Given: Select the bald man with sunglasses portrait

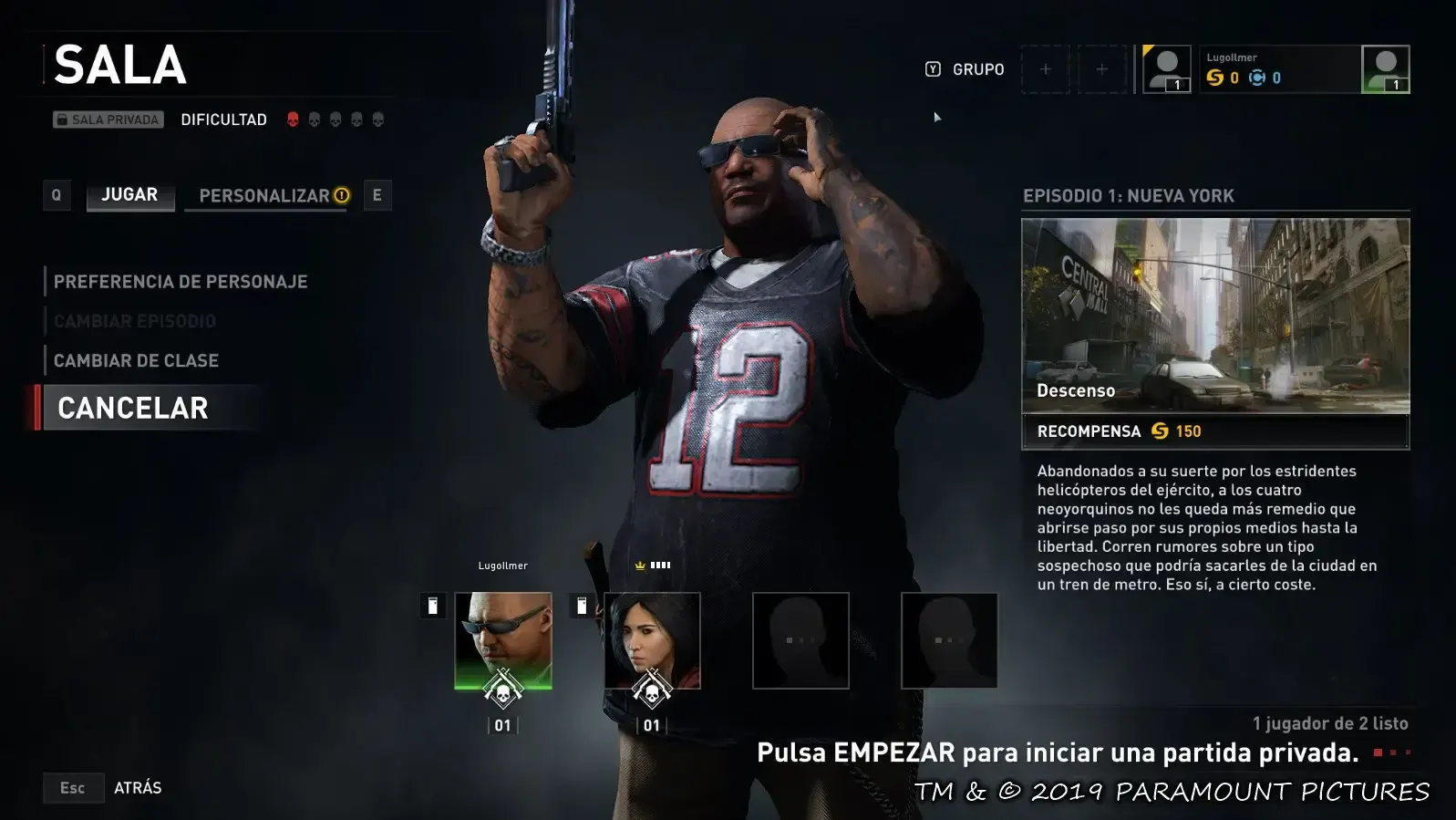Looking at the screenshot, I should [503, 640].
